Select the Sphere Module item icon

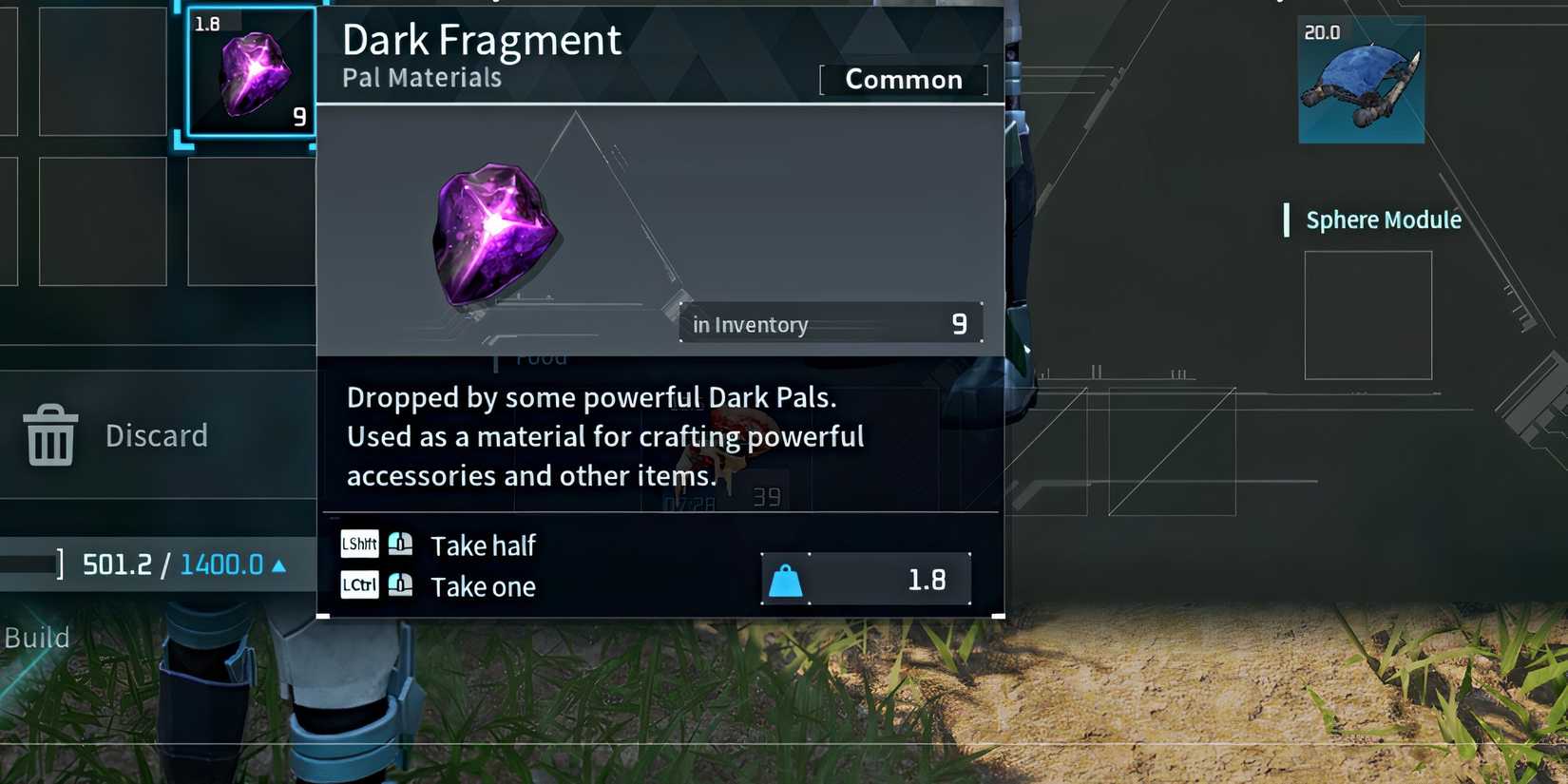coord(1361,78)
